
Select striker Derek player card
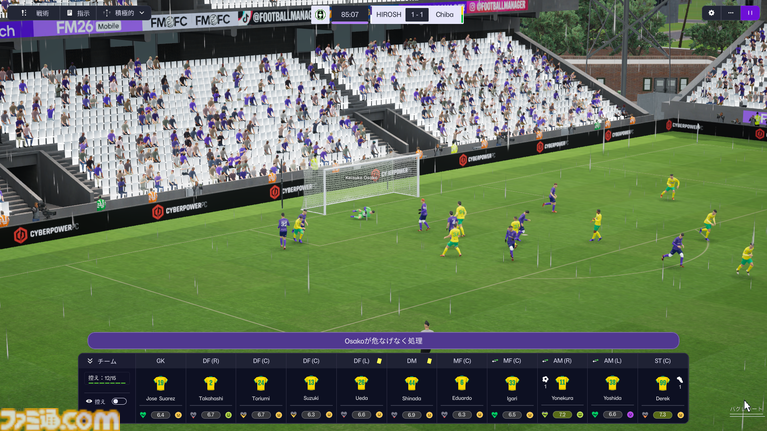click(662, 391)
